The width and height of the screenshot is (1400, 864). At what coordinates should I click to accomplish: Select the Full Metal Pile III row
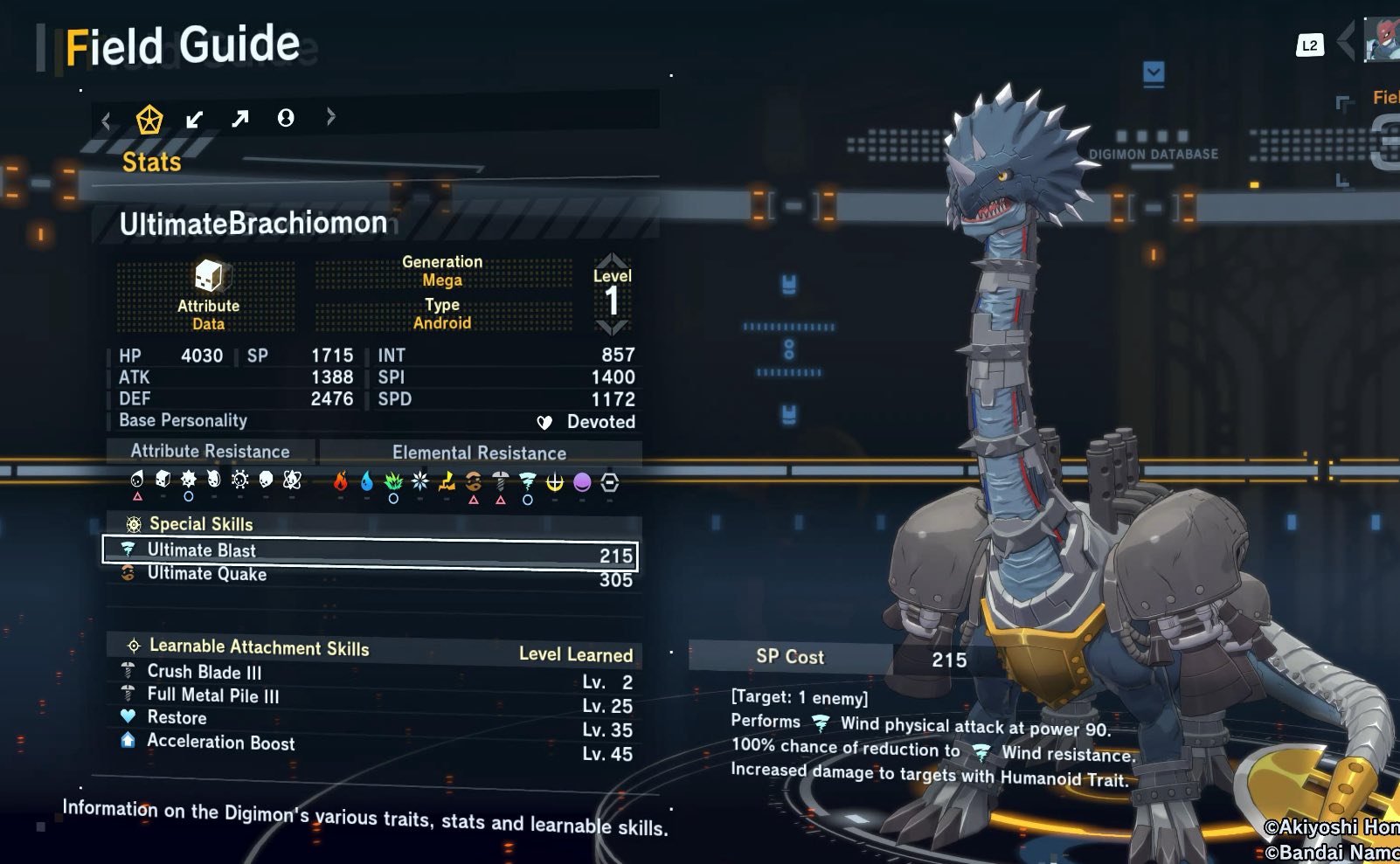point(376,697)
